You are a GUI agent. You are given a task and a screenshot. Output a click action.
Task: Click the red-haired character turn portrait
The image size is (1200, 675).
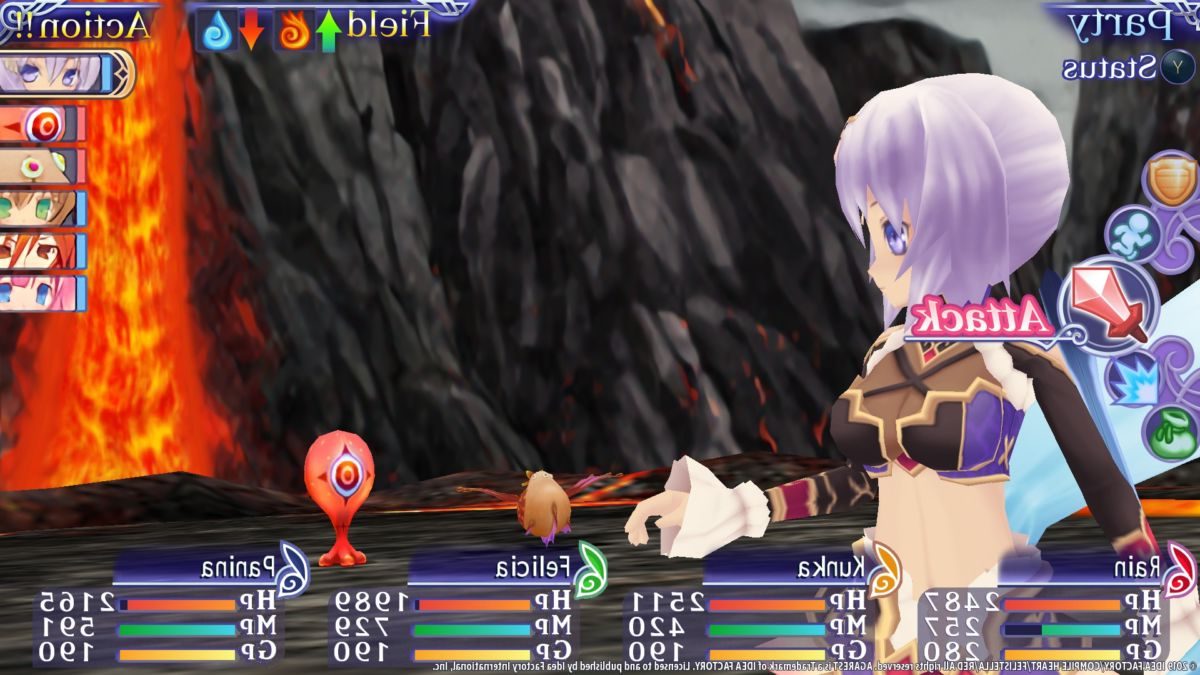[42, 251]
